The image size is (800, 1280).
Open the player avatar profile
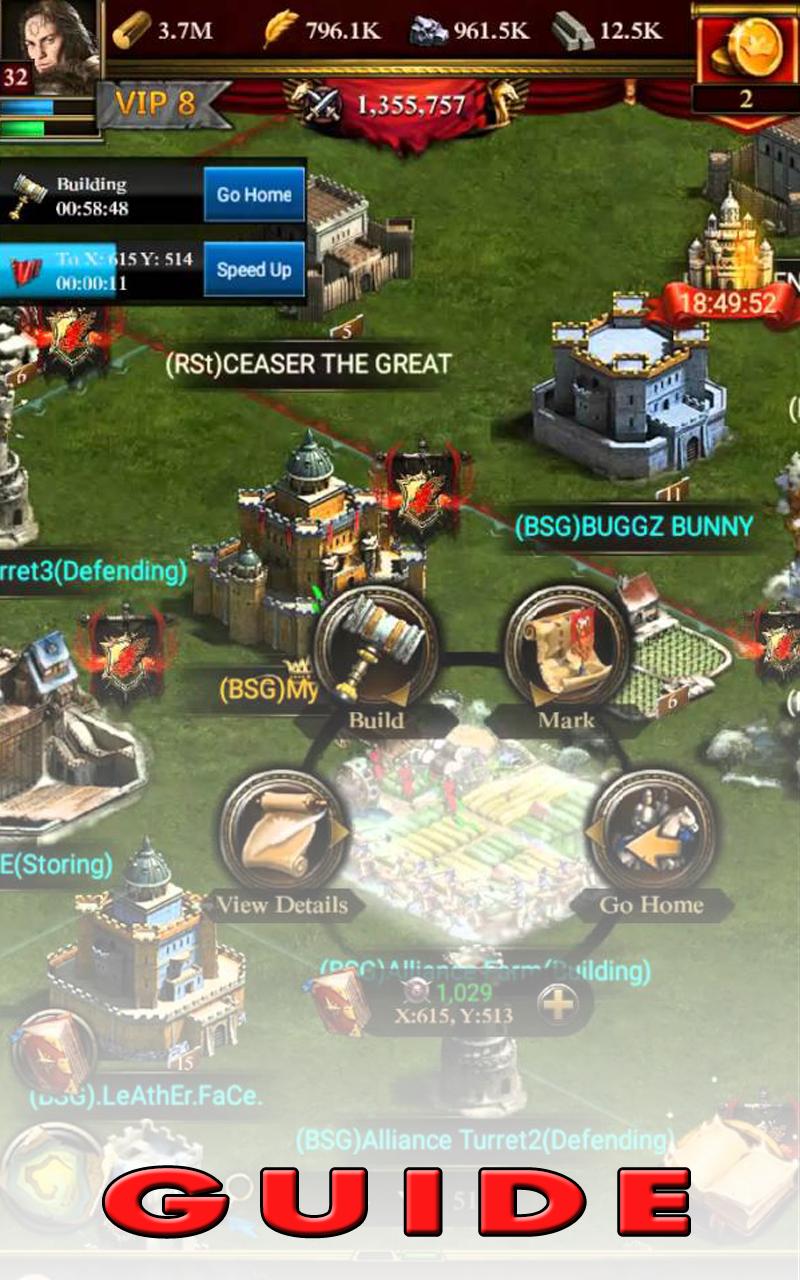click(50, 45)
